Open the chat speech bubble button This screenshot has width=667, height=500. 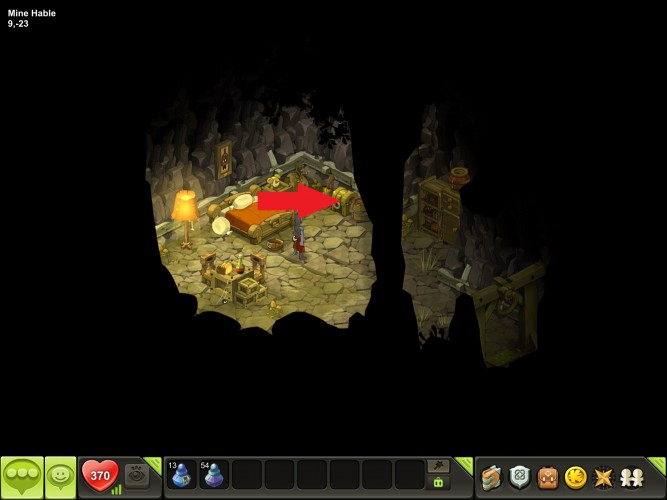(x=22, y=477)
